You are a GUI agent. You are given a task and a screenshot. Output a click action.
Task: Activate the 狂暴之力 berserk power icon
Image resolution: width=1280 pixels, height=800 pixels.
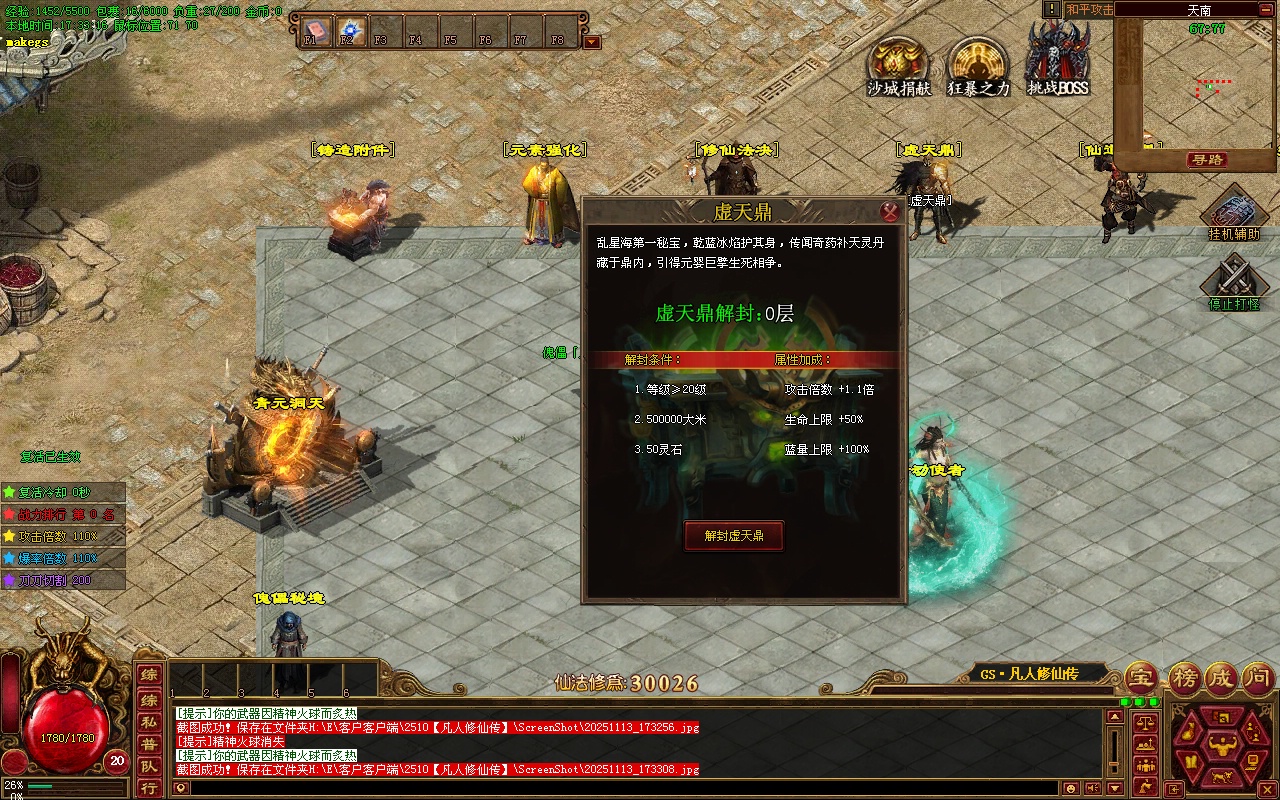pyautogui.click(x=978, y=66)
